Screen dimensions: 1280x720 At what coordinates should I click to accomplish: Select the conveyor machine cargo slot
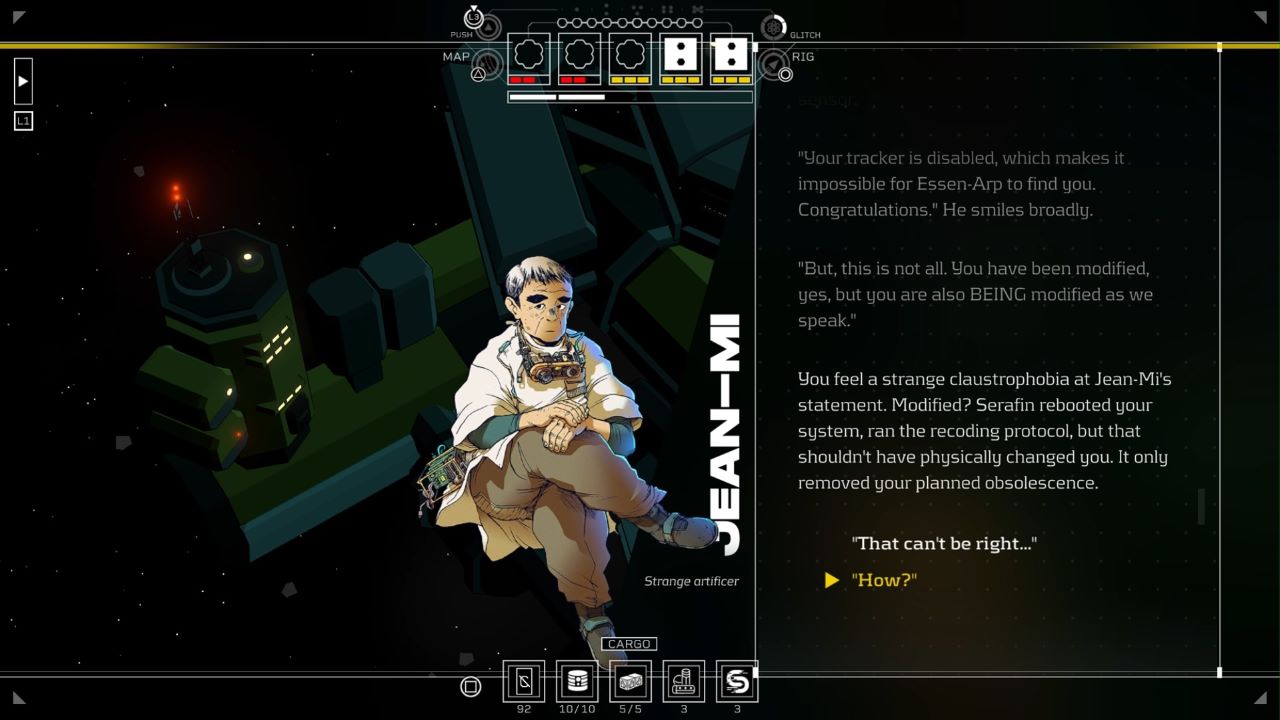(684, 682)
